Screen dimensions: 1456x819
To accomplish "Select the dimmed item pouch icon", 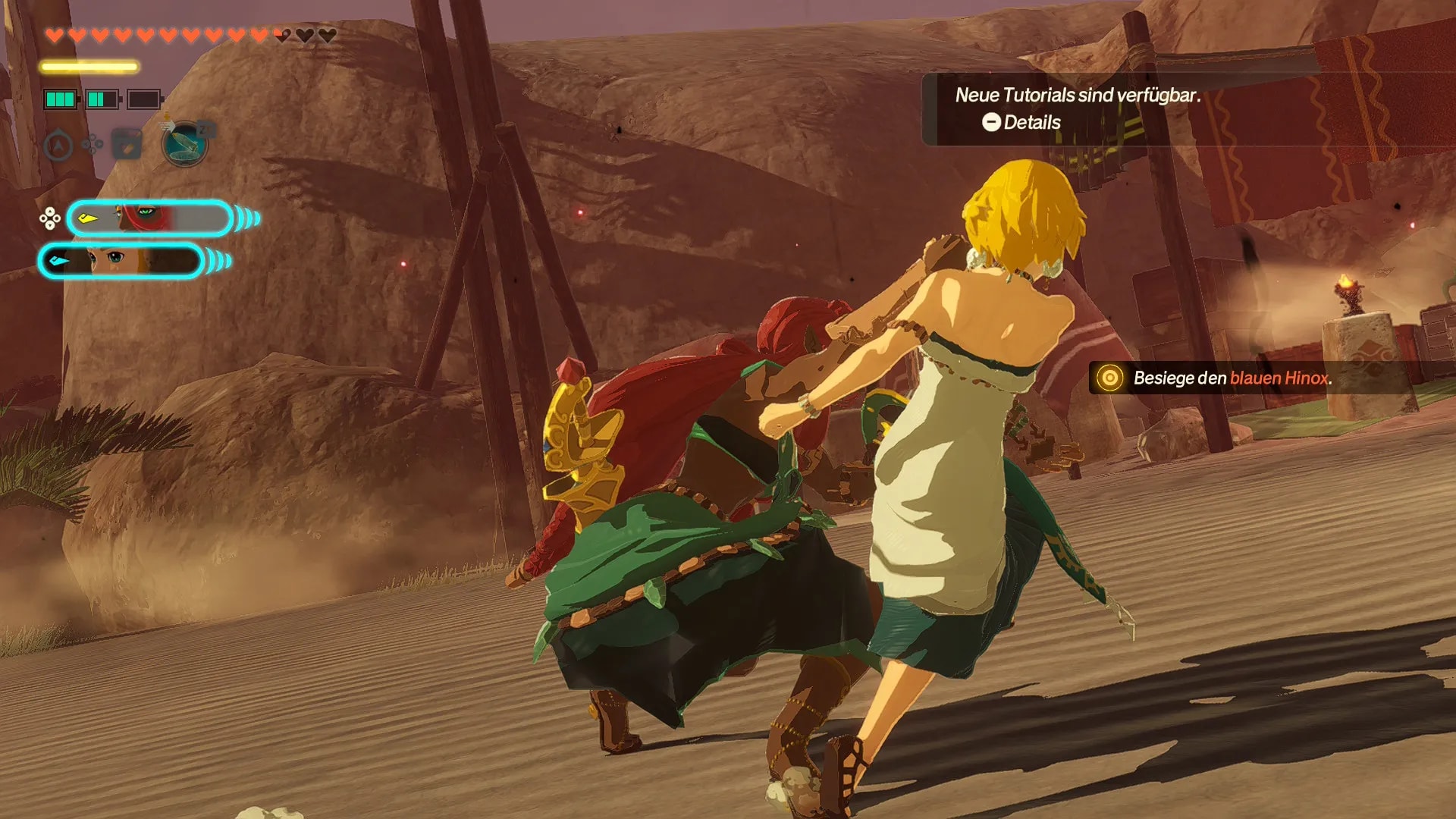I will pos(127,144).
